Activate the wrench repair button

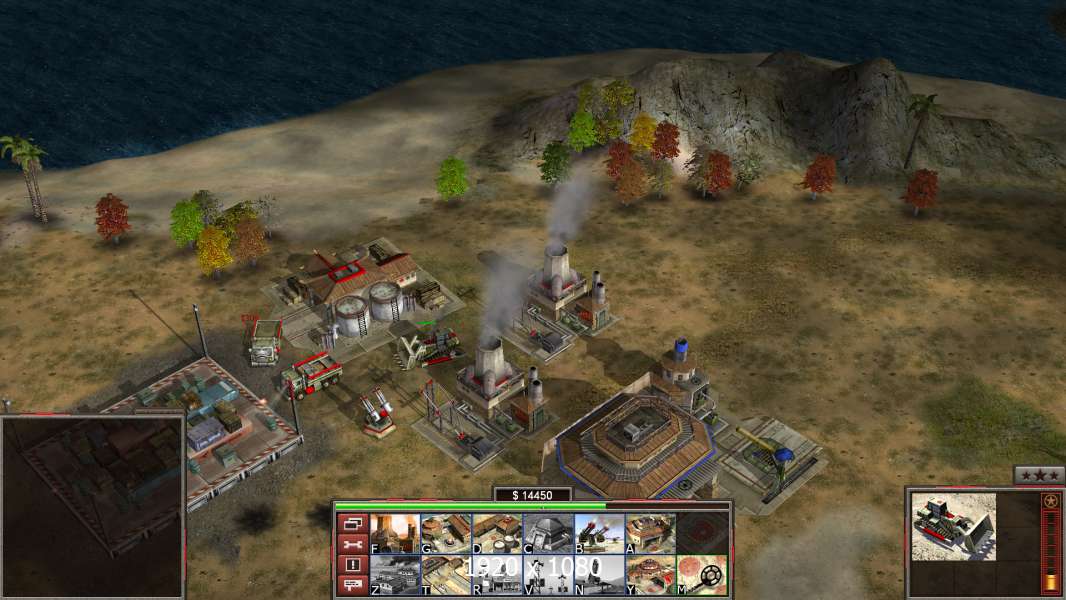tap(352, 544)
